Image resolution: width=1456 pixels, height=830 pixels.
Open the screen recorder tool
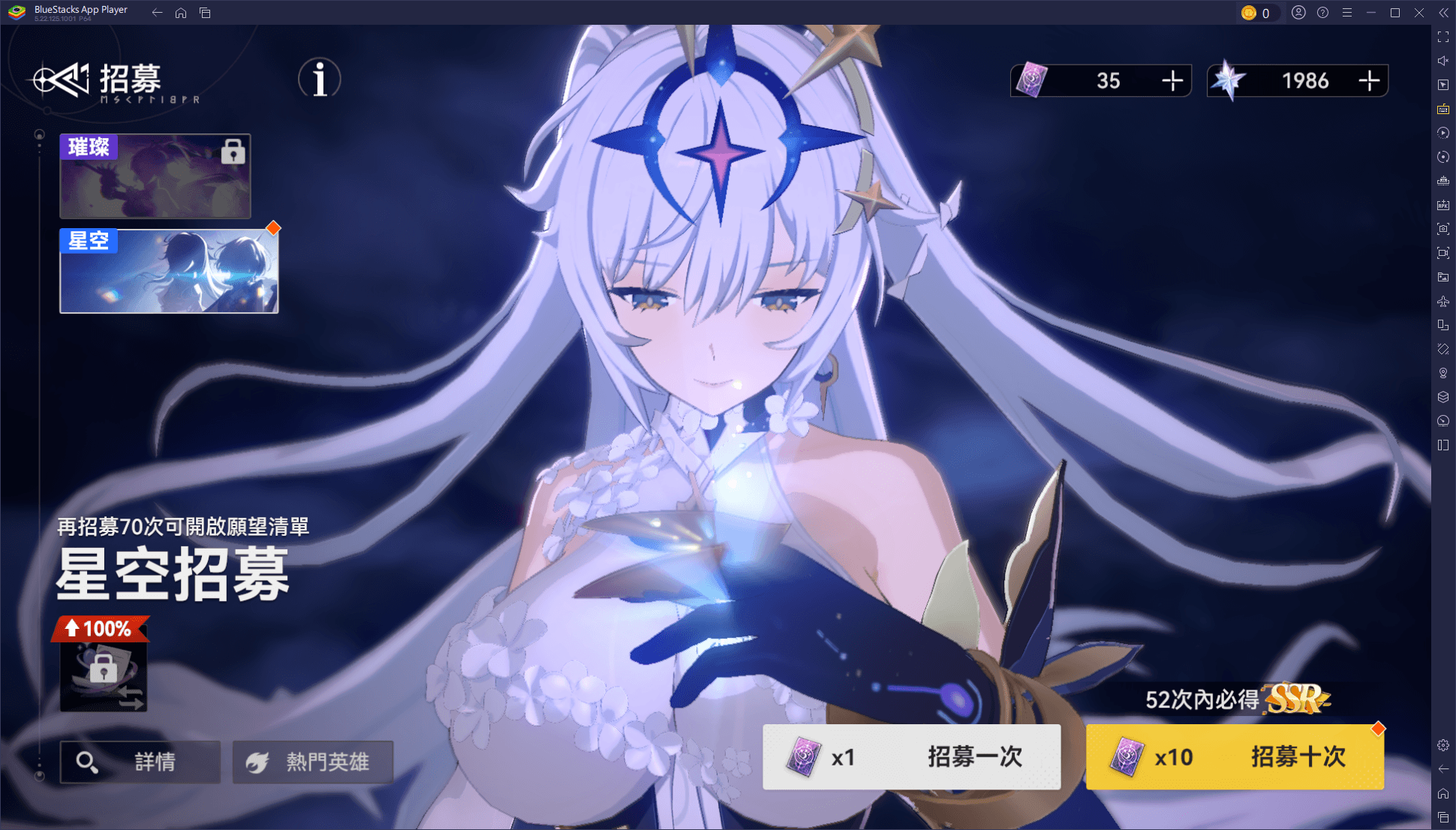(1442, 253)
